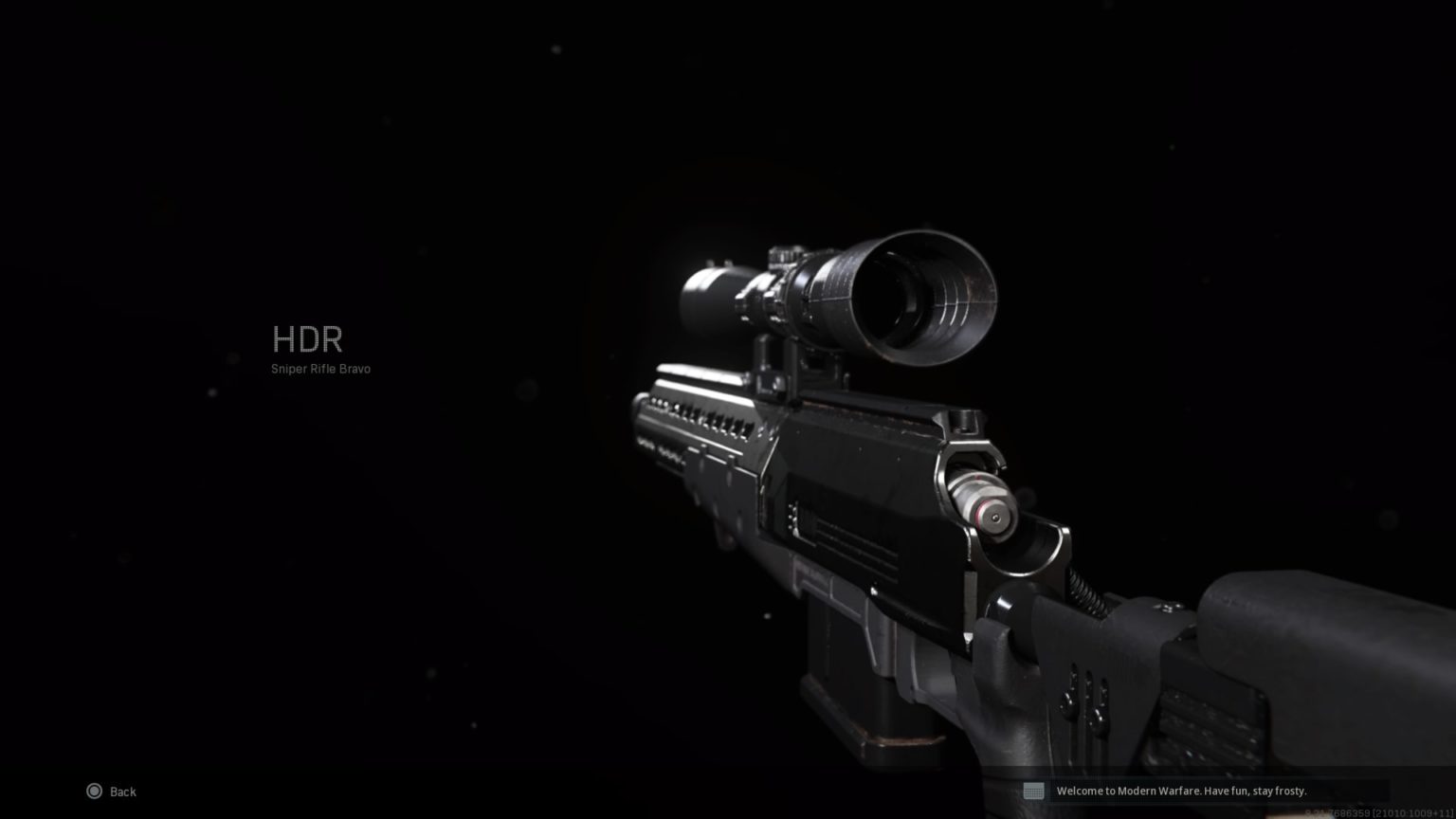Click the Back label to exit the preview
This screenshot has width=1456, height=819.
pos(121,791)
